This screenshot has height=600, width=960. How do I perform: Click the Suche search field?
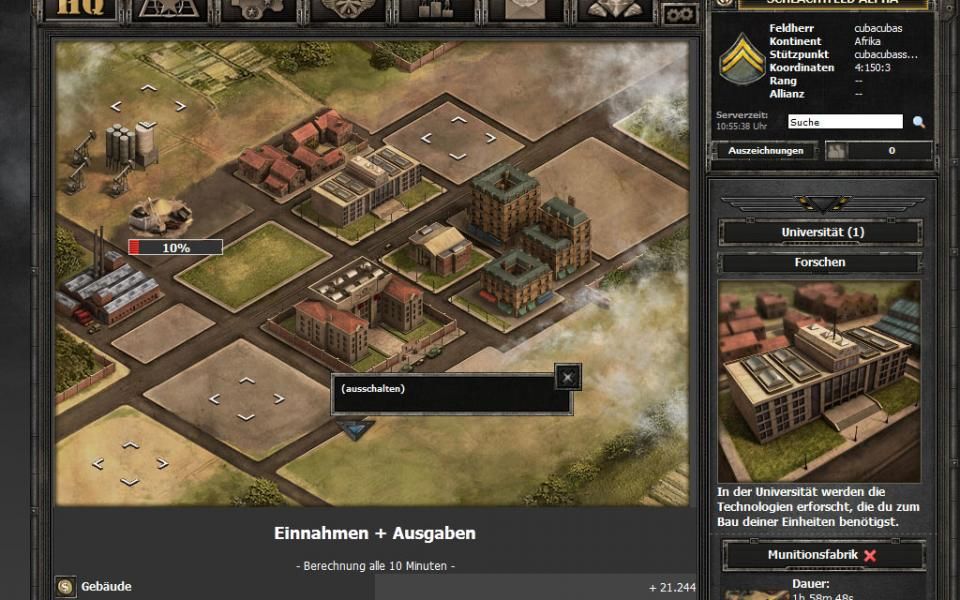[845, 122]
